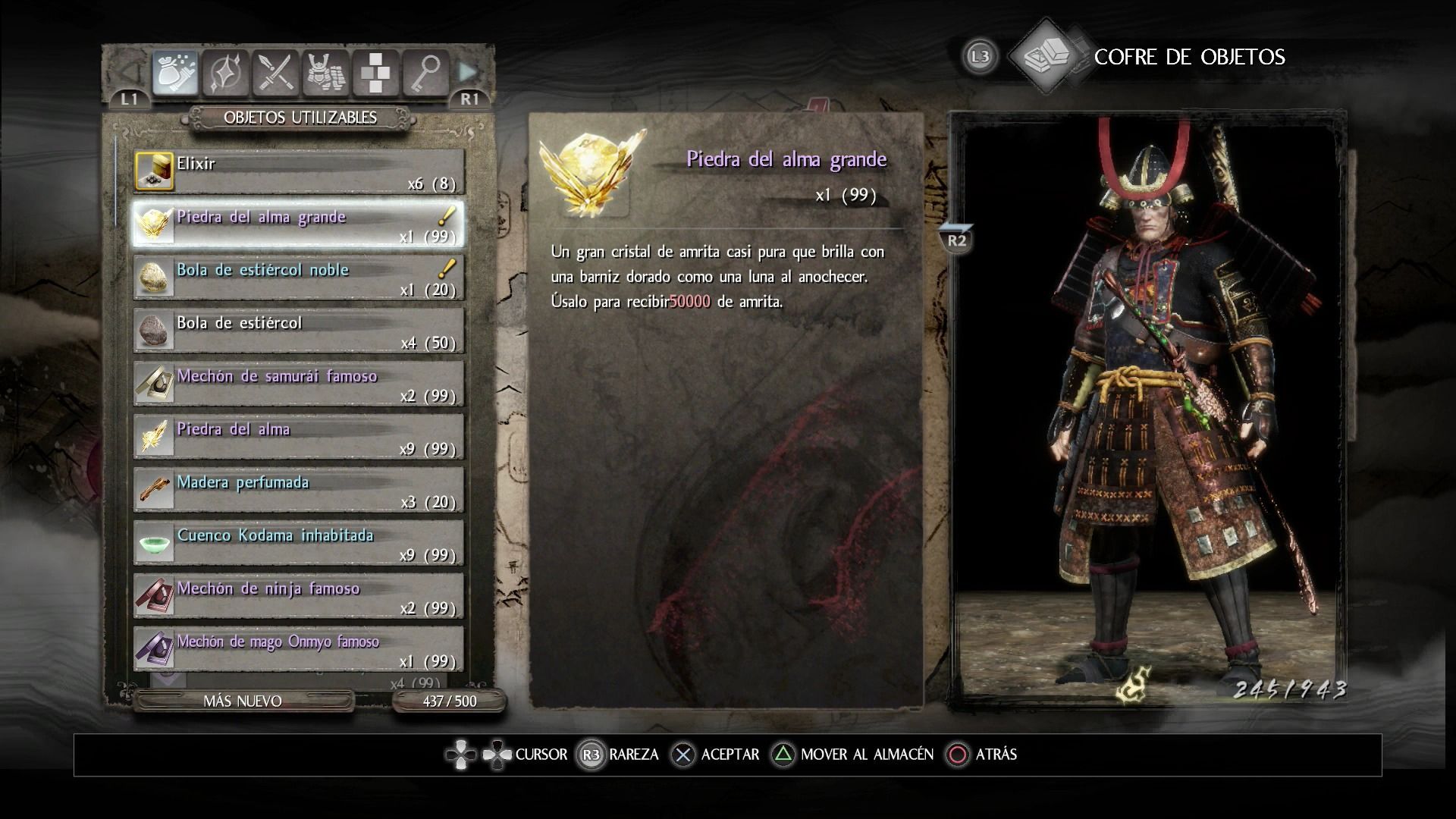Choose Mechón de ninja famoso
This screenshot has height=819, width=1456.
click(299, 596)
